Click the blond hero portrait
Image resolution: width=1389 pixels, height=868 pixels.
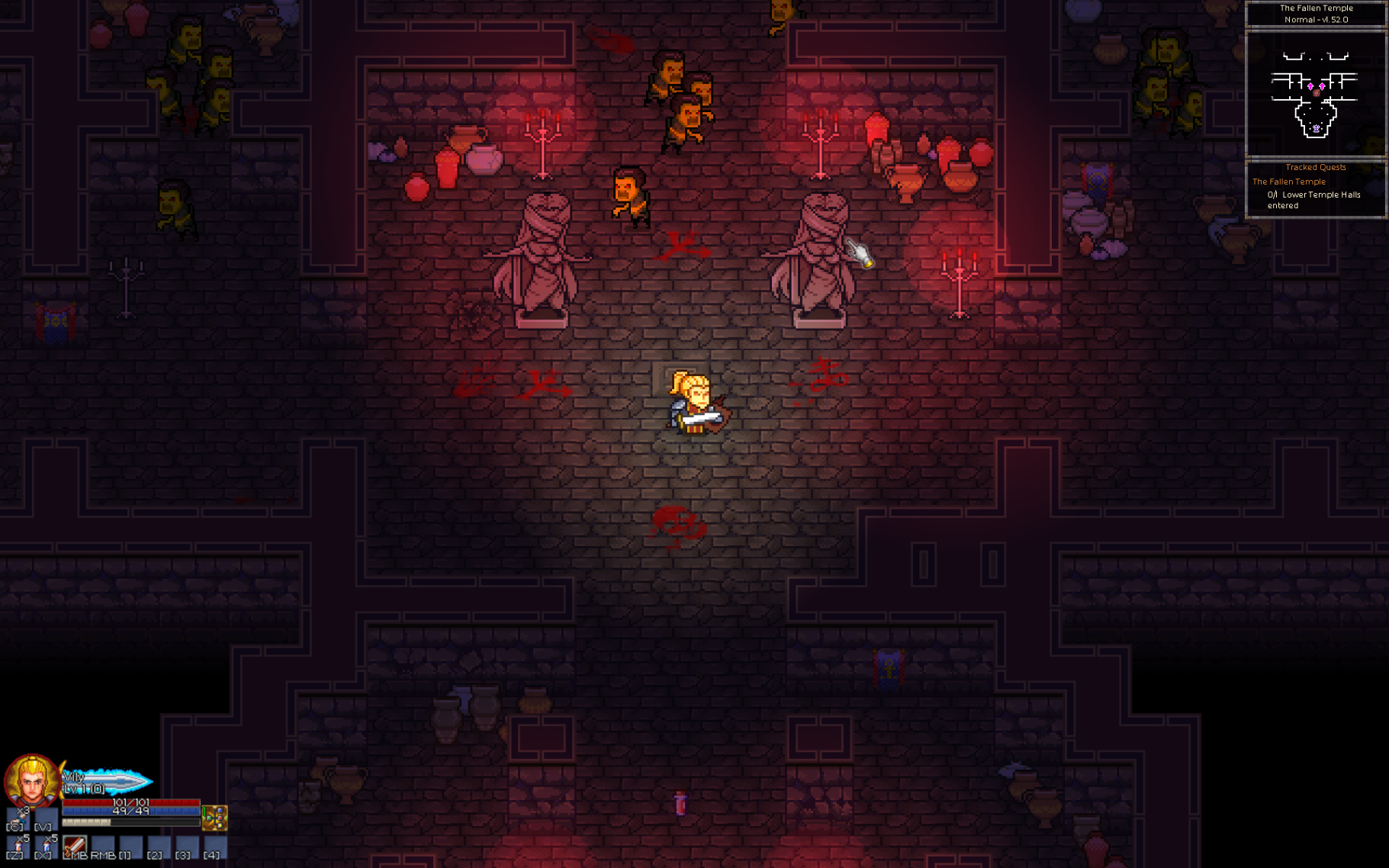[x=31, y=780]
